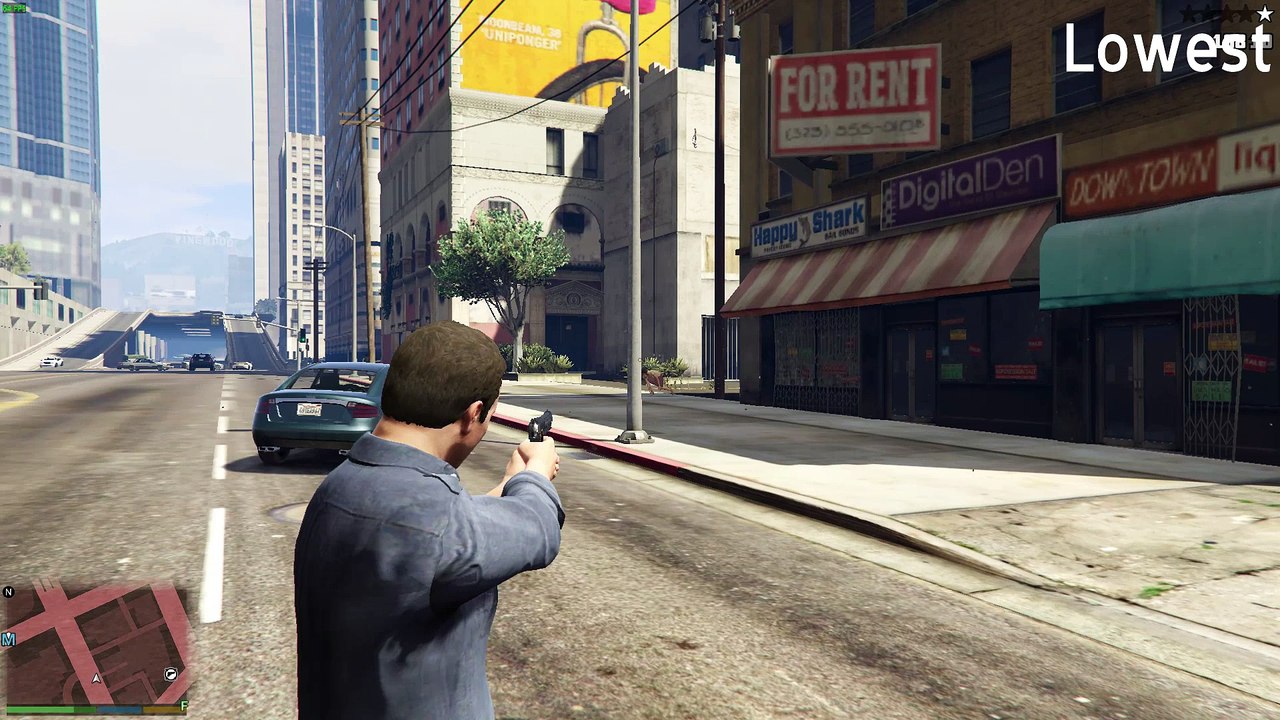The image size is (1280, 720).
Task: Click the white player arrow on minimap
Action: [x=96, y=678]
